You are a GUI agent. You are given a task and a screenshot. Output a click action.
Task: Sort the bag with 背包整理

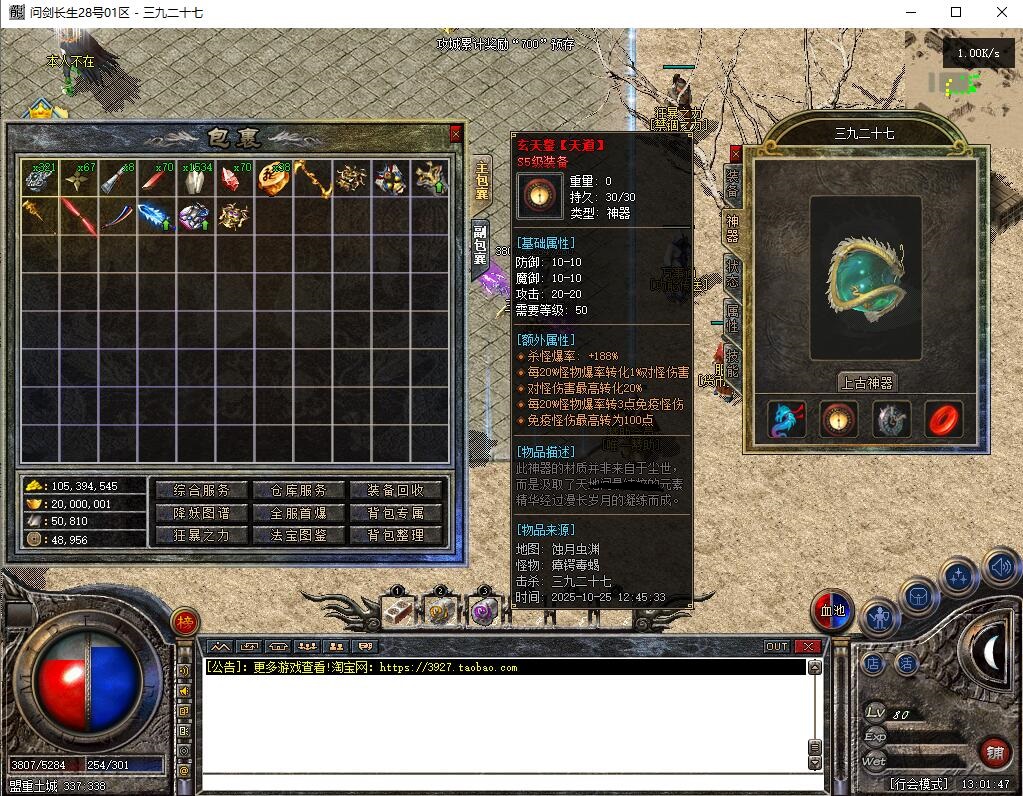[x=396, y=535]
